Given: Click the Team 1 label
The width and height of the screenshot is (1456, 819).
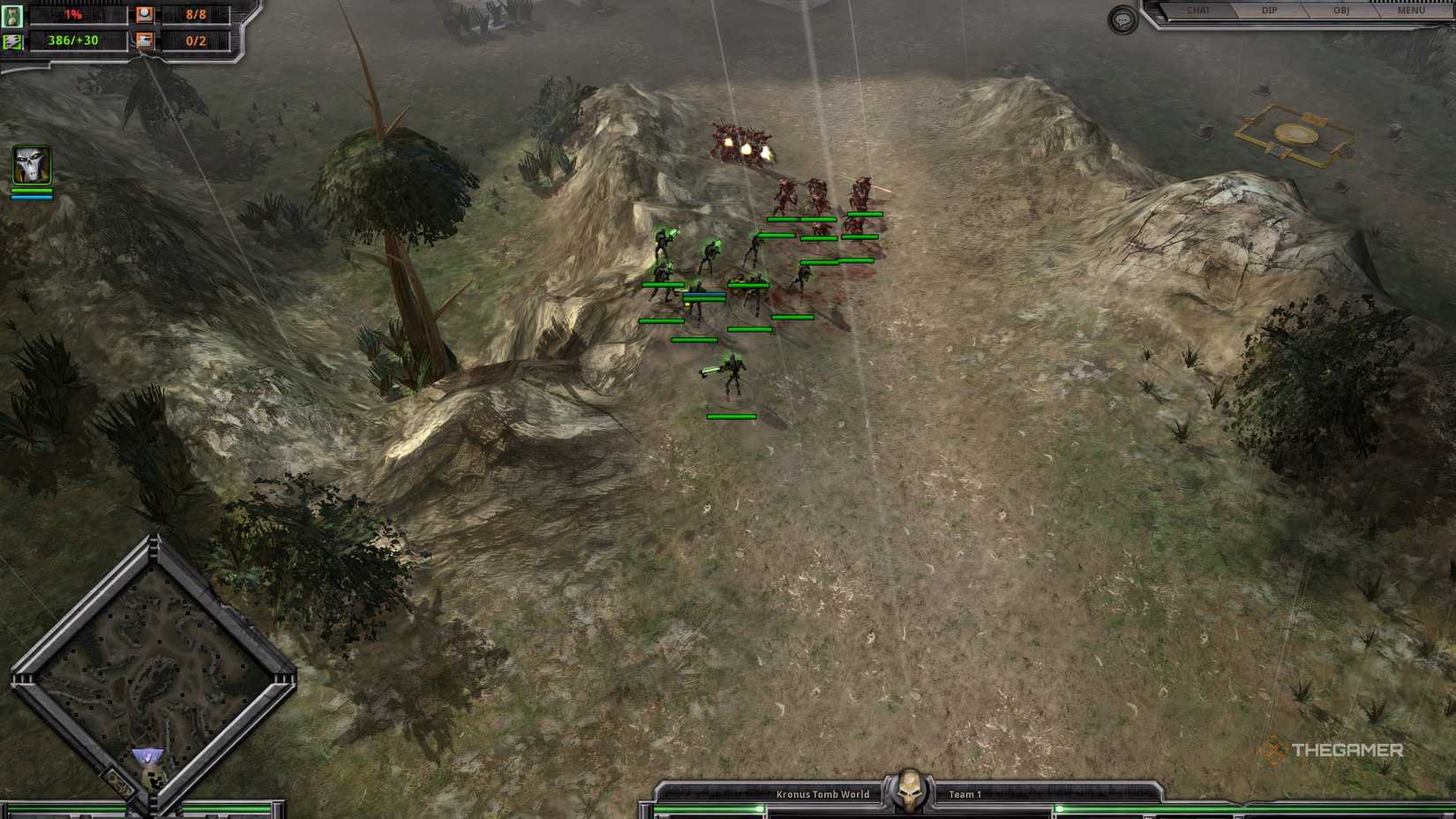Looking at the screenshot, I should tap(964, 793).
